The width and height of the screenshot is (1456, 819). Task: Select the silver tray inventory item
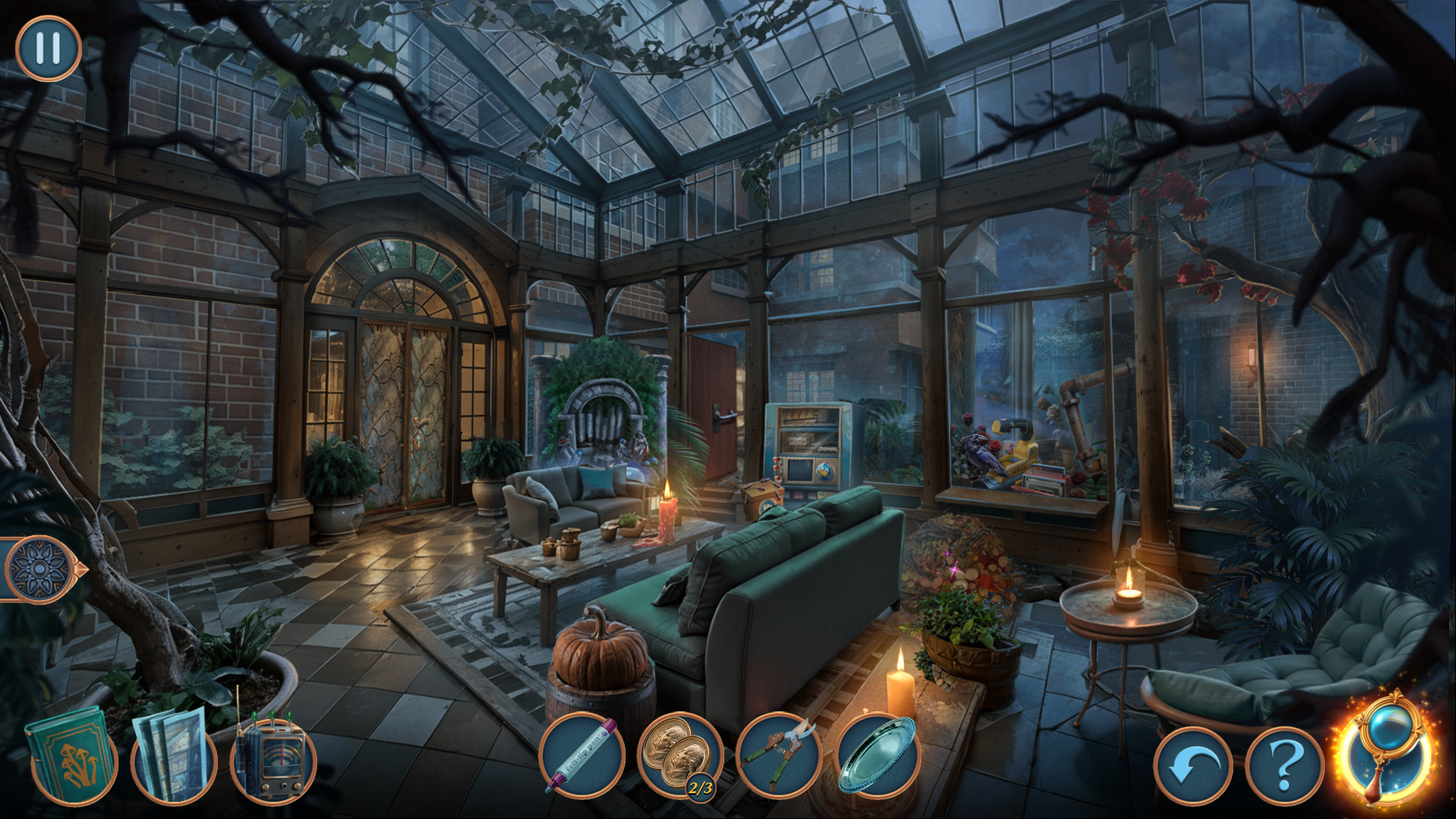pyautogui.click(x=877, y=755)
